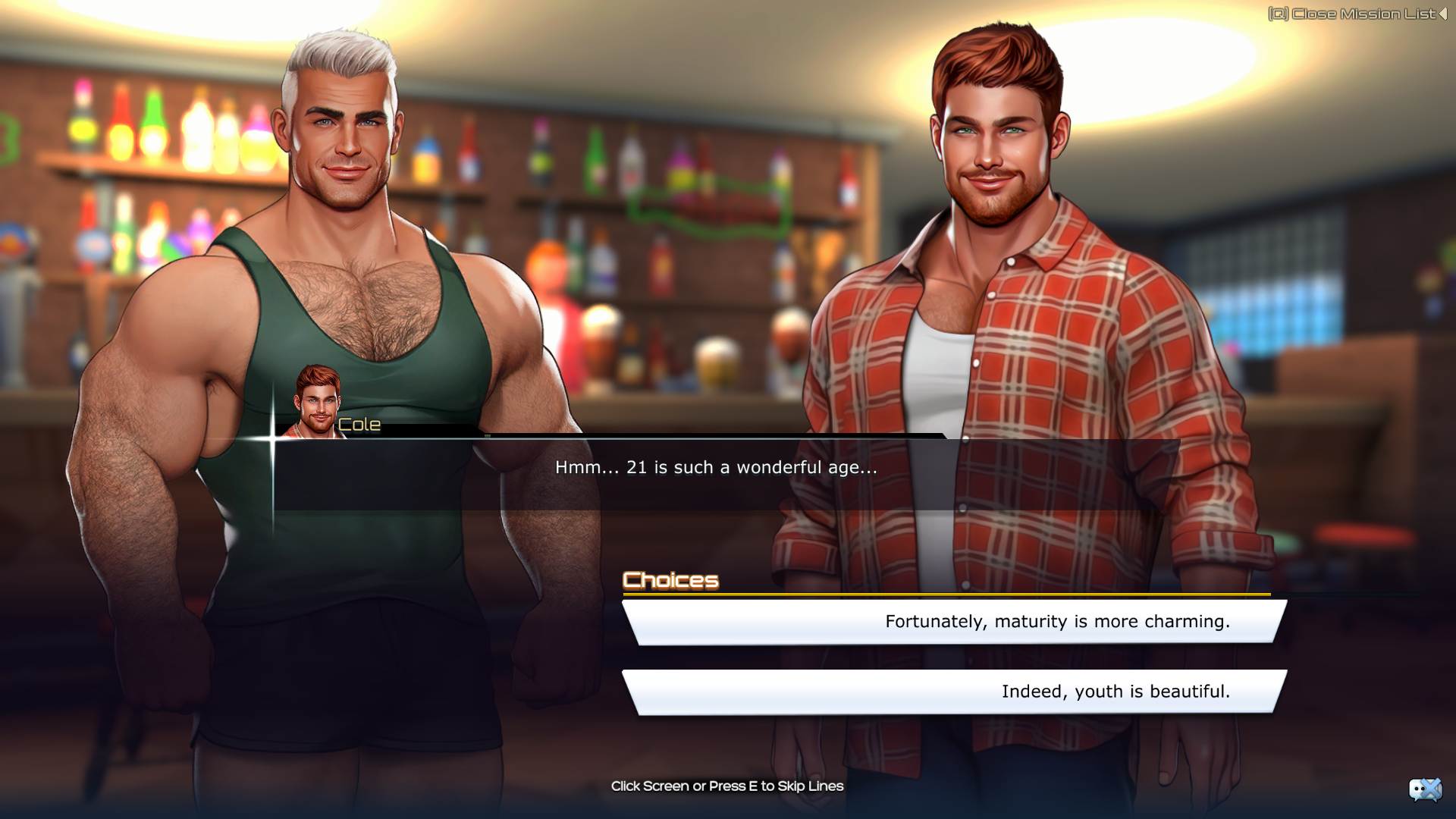
Task: Click the Choices header
Action: tap(671, 580)
